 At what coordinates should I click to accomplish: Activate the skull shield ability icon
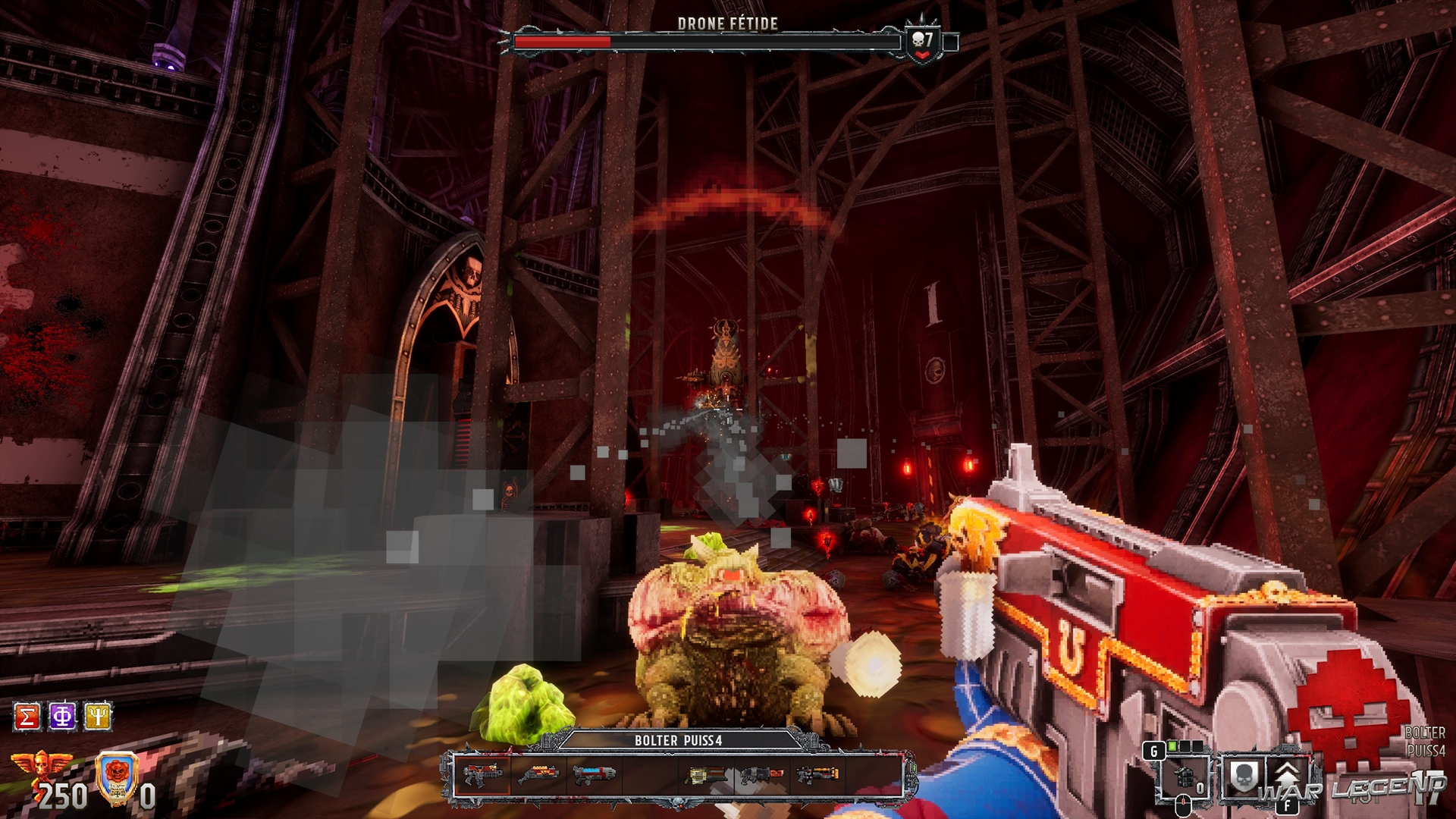tap(1244, 778)
